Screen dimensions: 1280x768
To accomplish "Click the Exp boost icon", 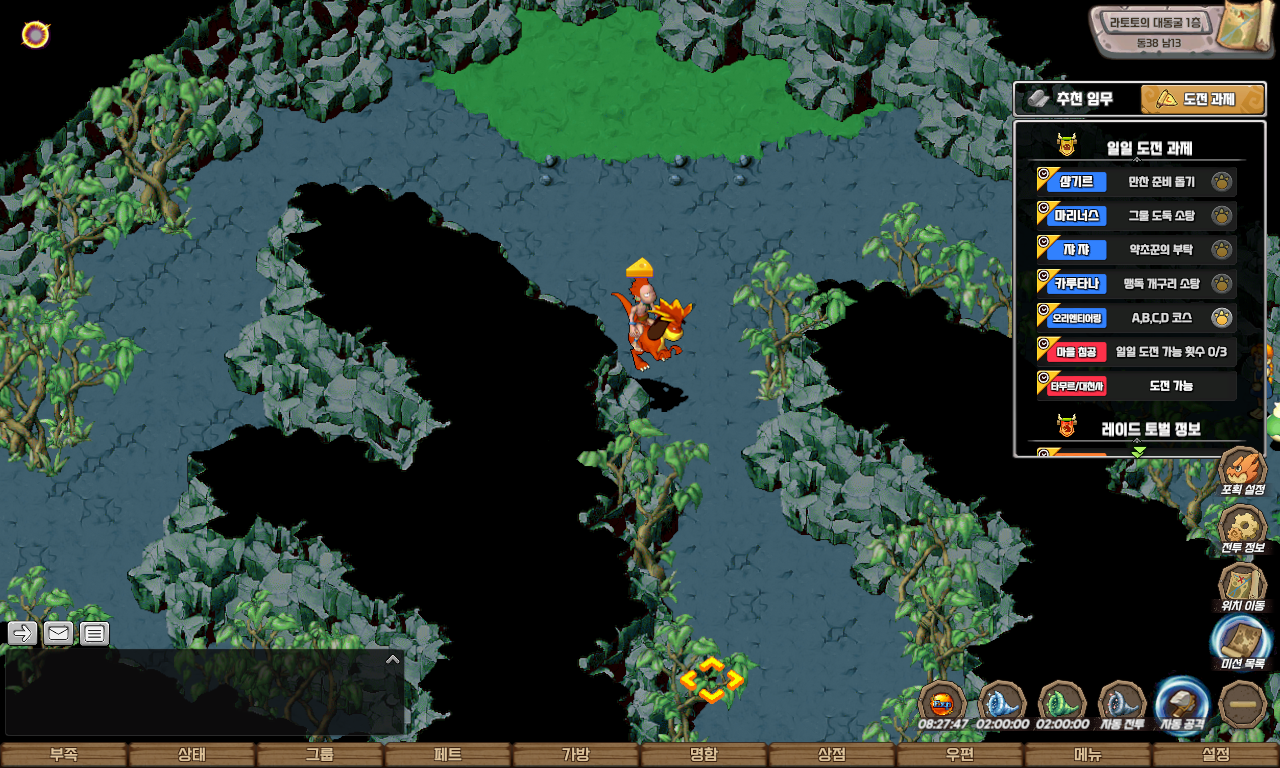I will pos(942,704).
